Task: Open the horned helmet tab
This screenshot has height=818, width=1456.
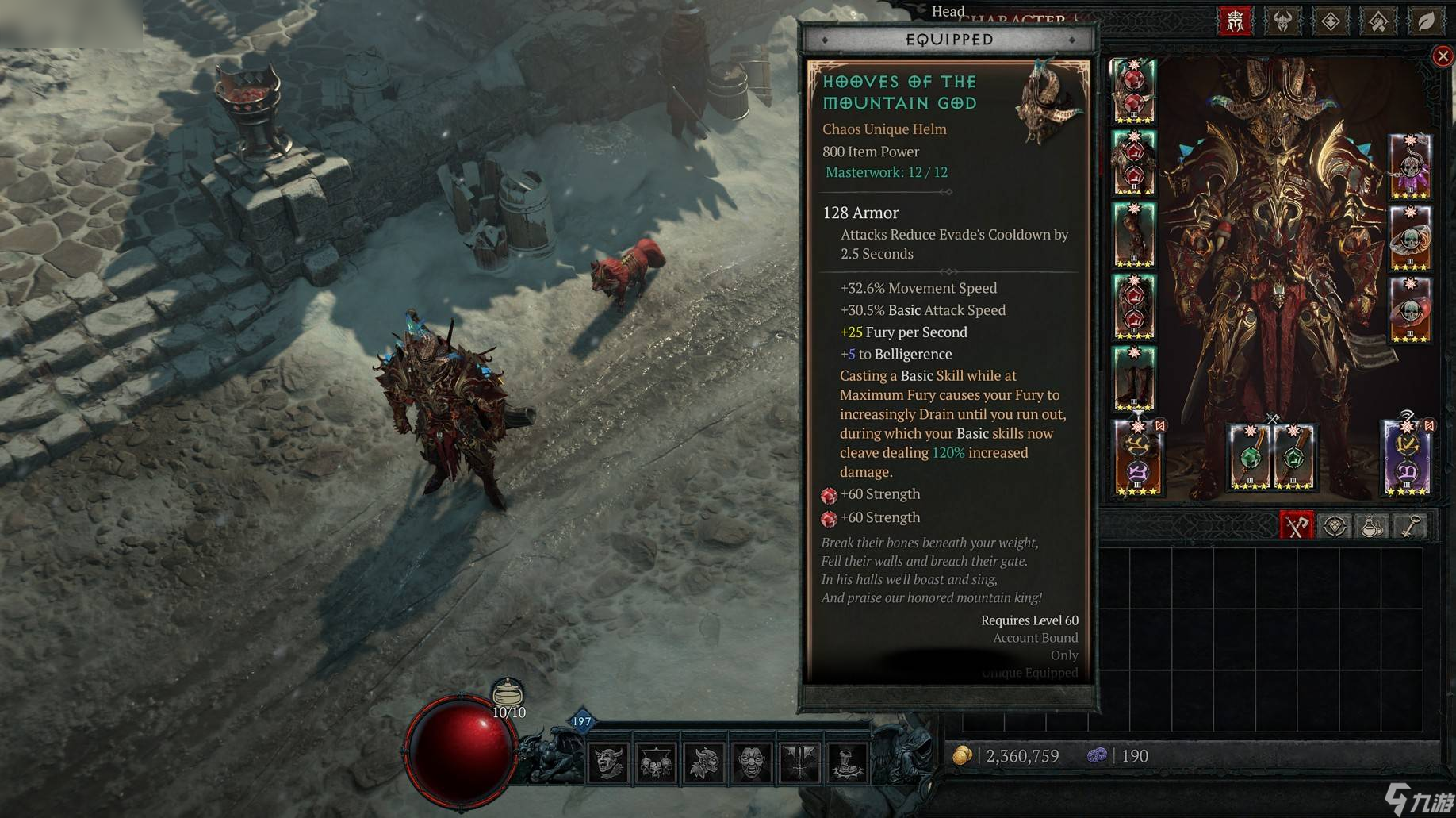Action: pos(1282,21)
